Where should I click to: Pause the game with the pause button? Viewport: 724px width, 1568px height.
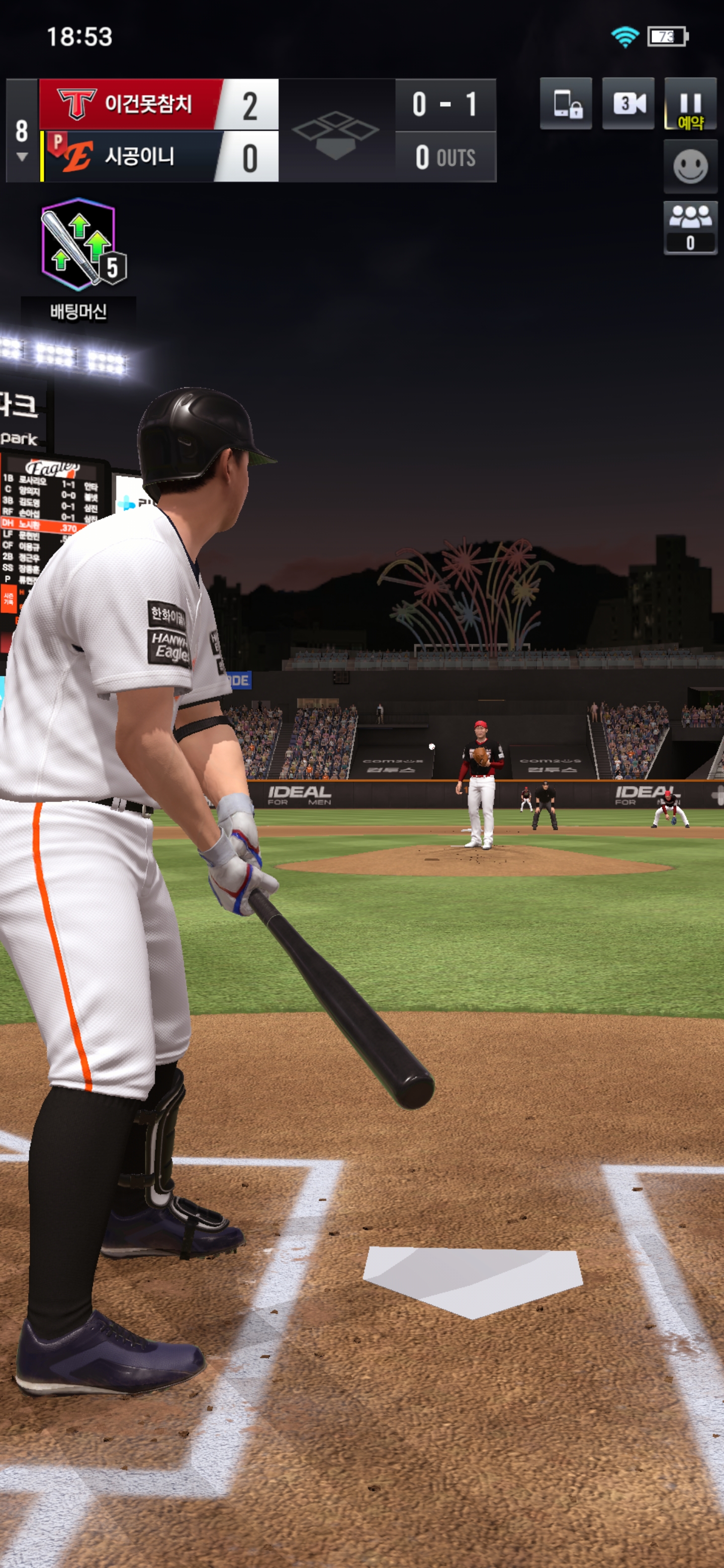click(x=690, y=104)
